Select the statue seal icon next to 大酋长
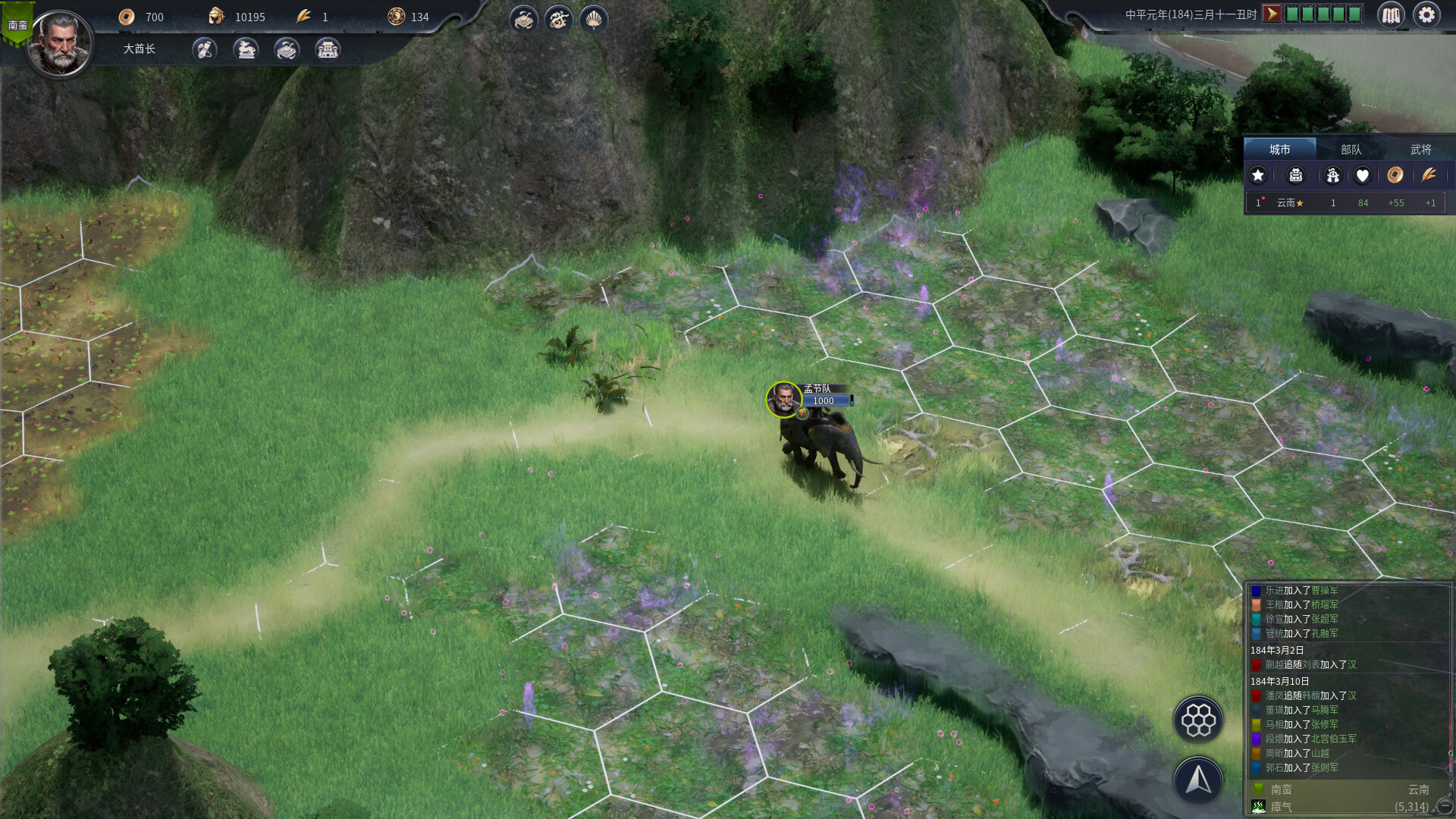The image size is (1456, 819). (245, 50)
